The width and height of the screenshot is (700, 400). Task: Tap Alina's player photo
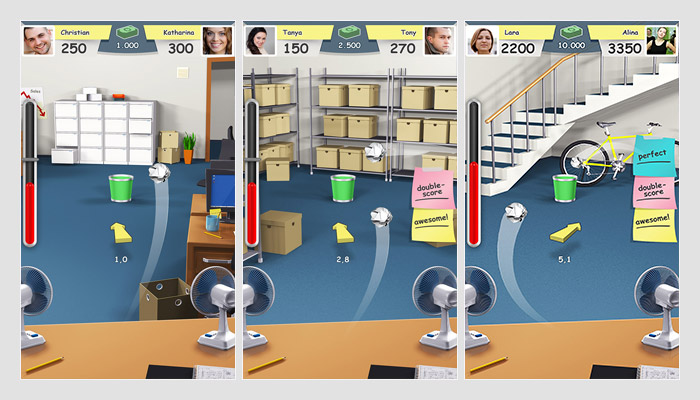point(661,41)
